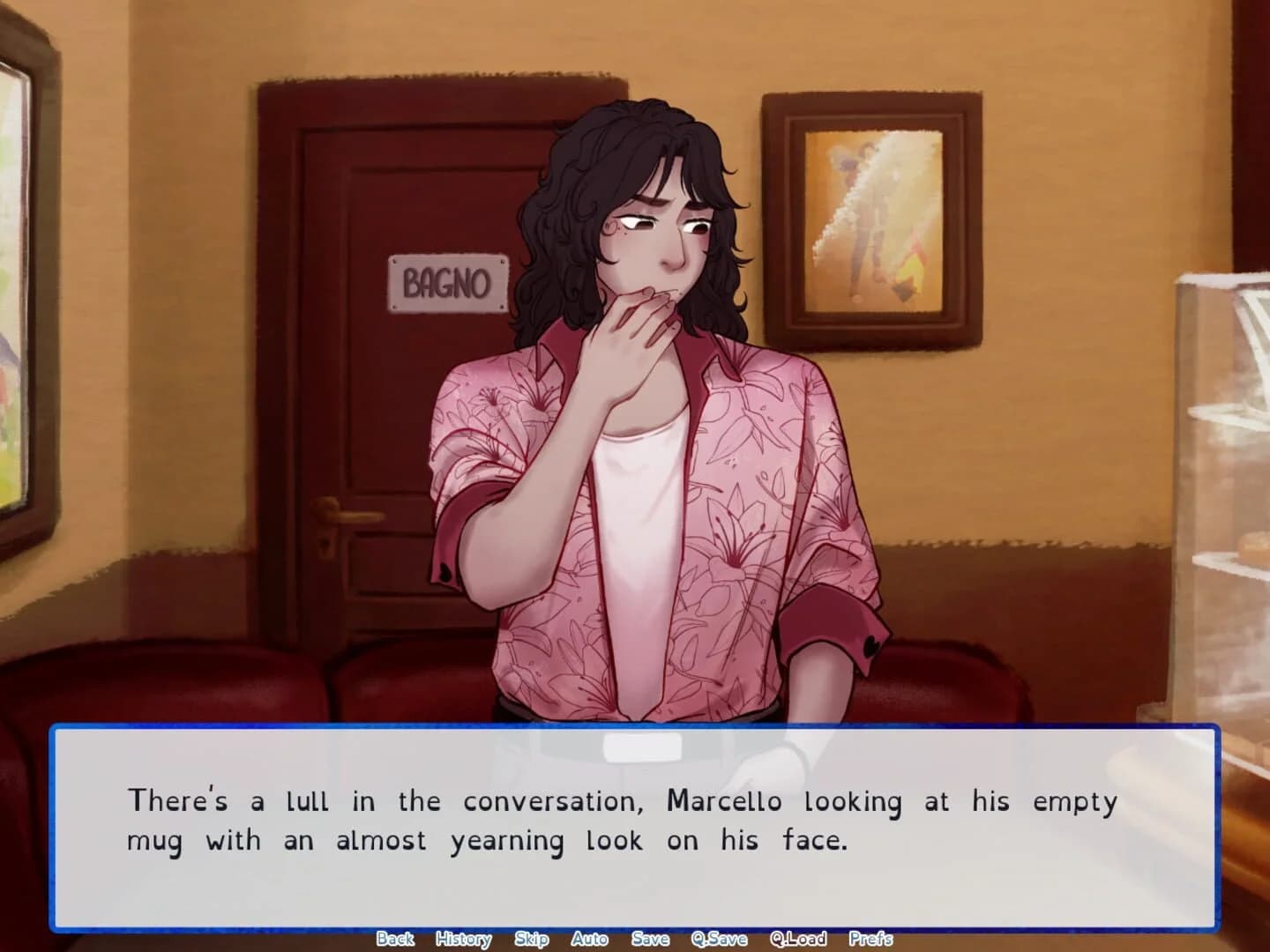Perform a Q.Save quick save
The height and width of the screenshot is (952, 1270).
(721, 939)
